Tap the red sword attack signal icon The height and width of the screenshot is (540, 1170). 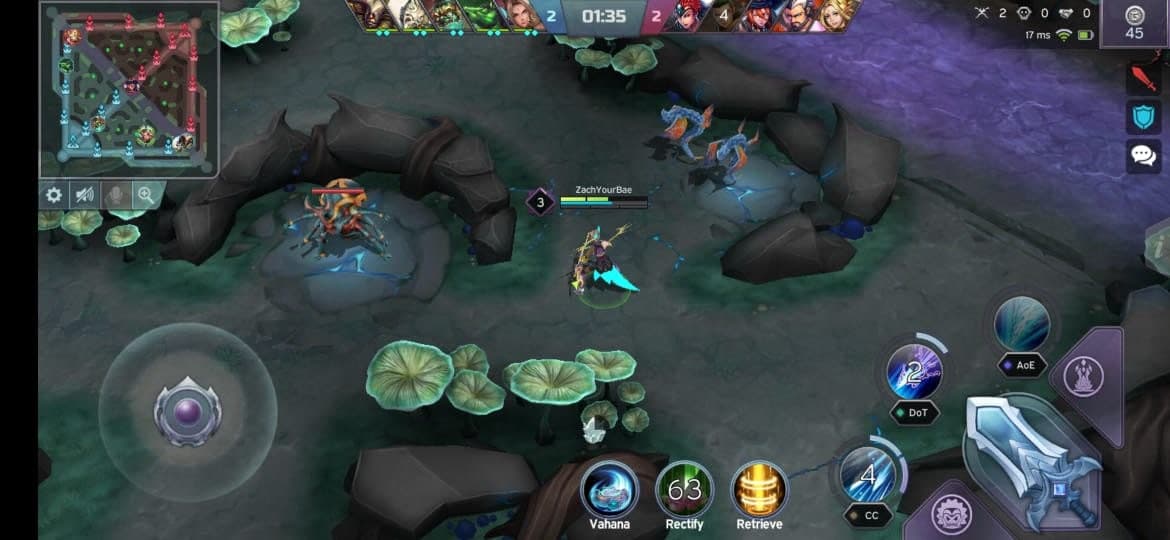coord(1143,77)
